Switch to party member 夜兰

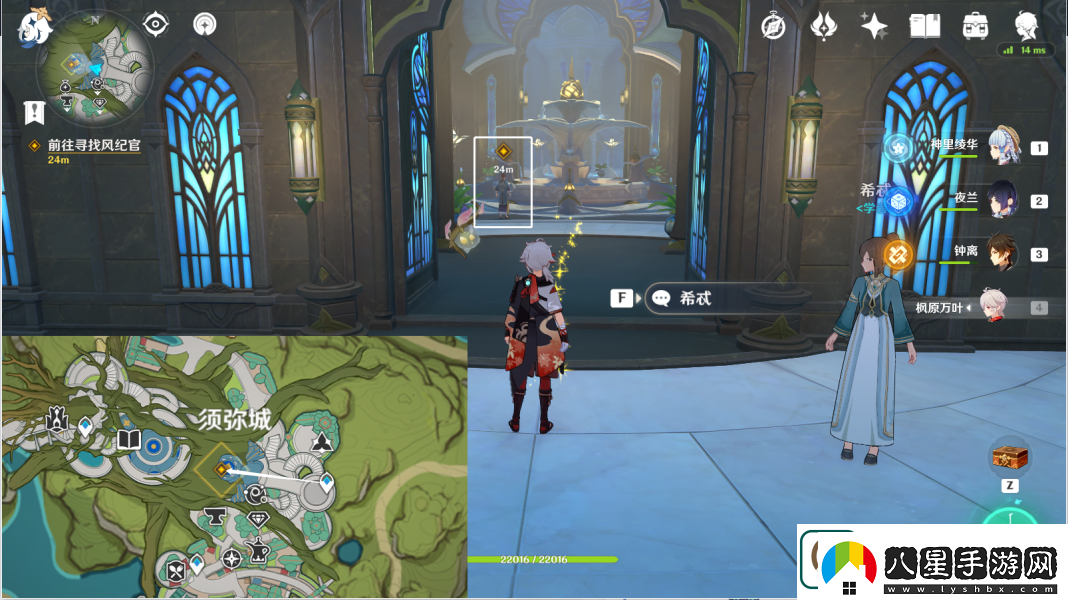pyautogui.click(x=1004, y=200)
